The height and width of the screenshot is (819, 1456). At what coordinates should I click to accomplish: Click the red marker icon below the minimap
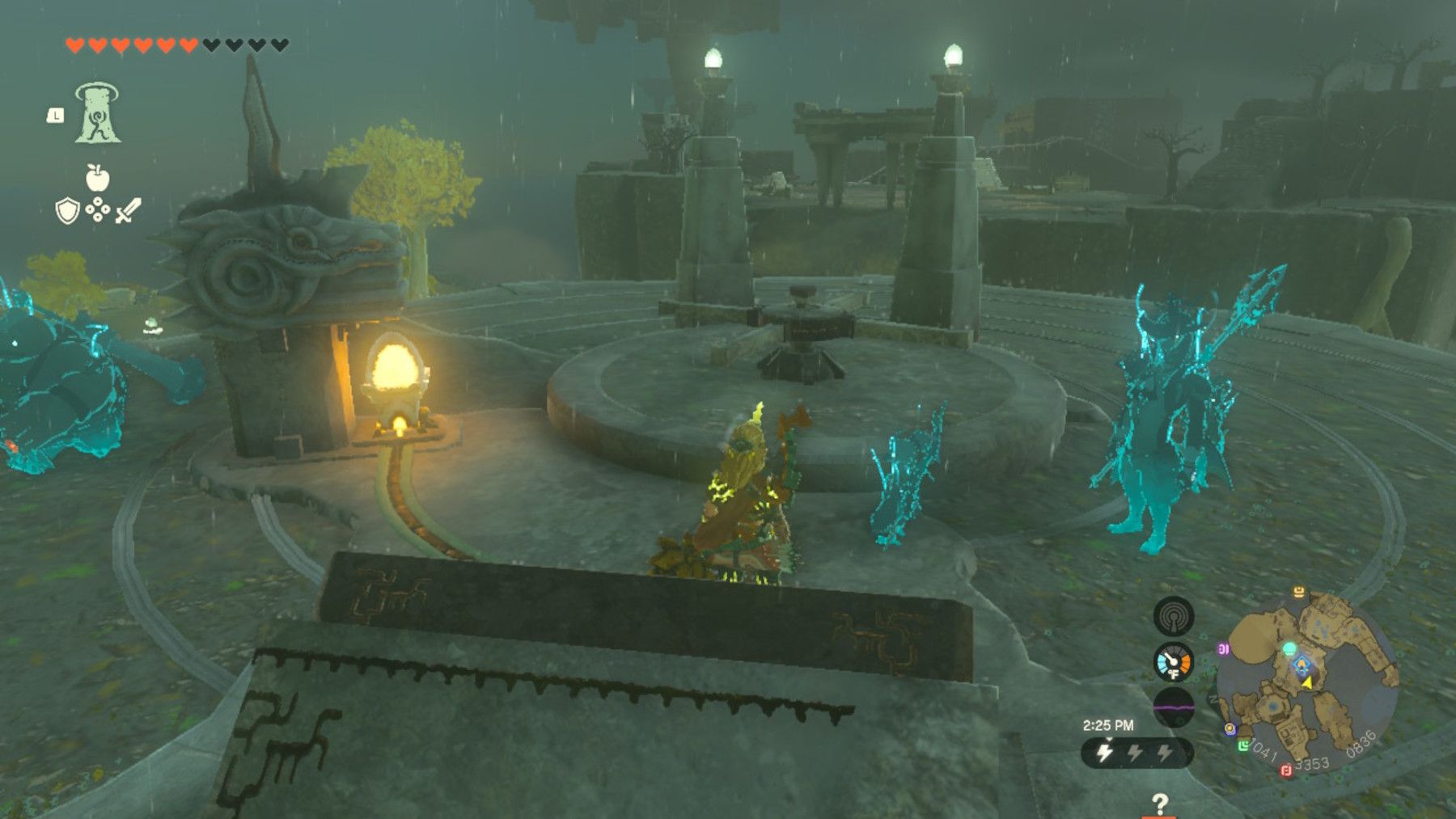coord(1285,770)
